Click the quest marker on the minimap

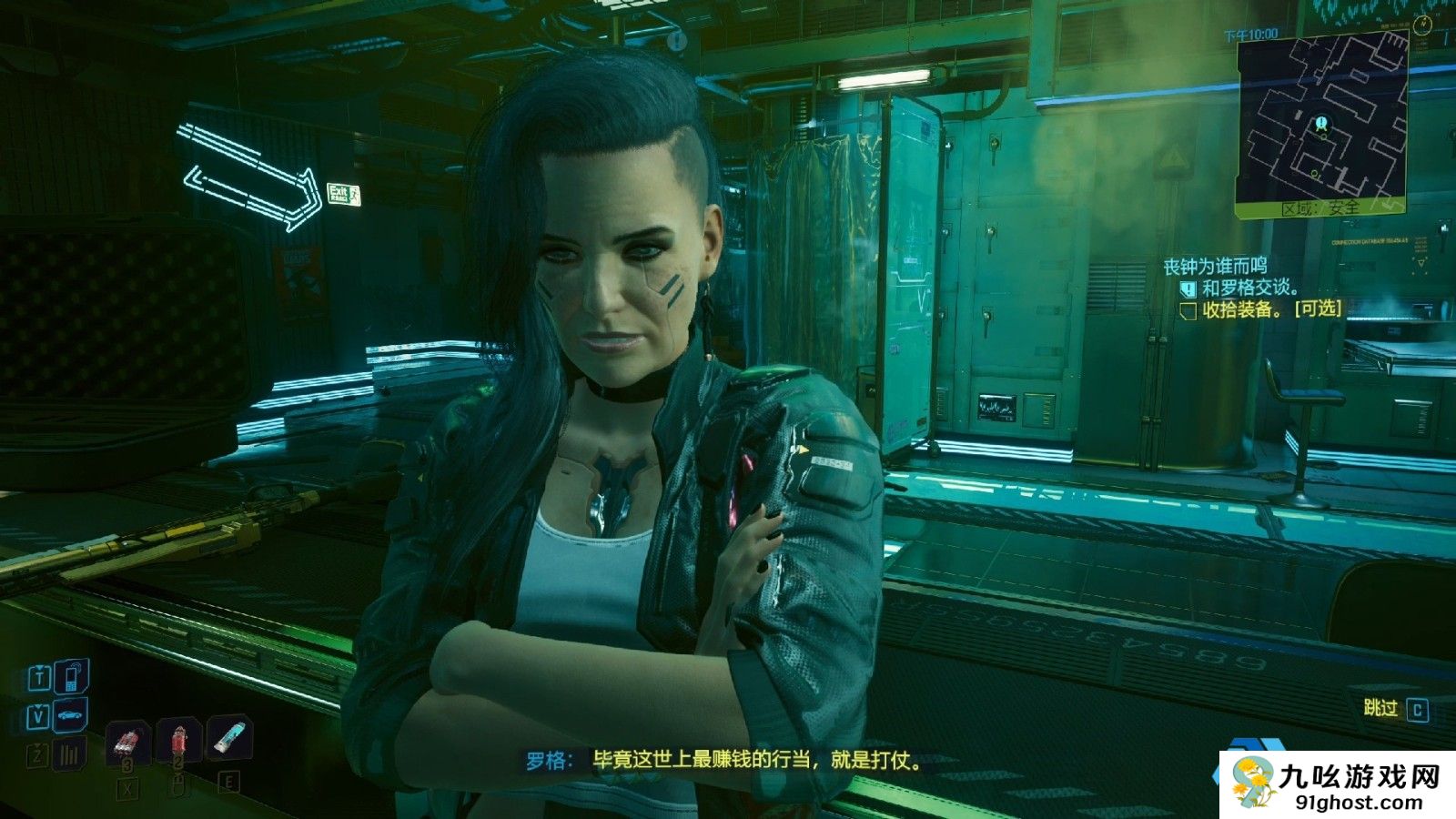pyautogui.click(x=1321, y=123)
